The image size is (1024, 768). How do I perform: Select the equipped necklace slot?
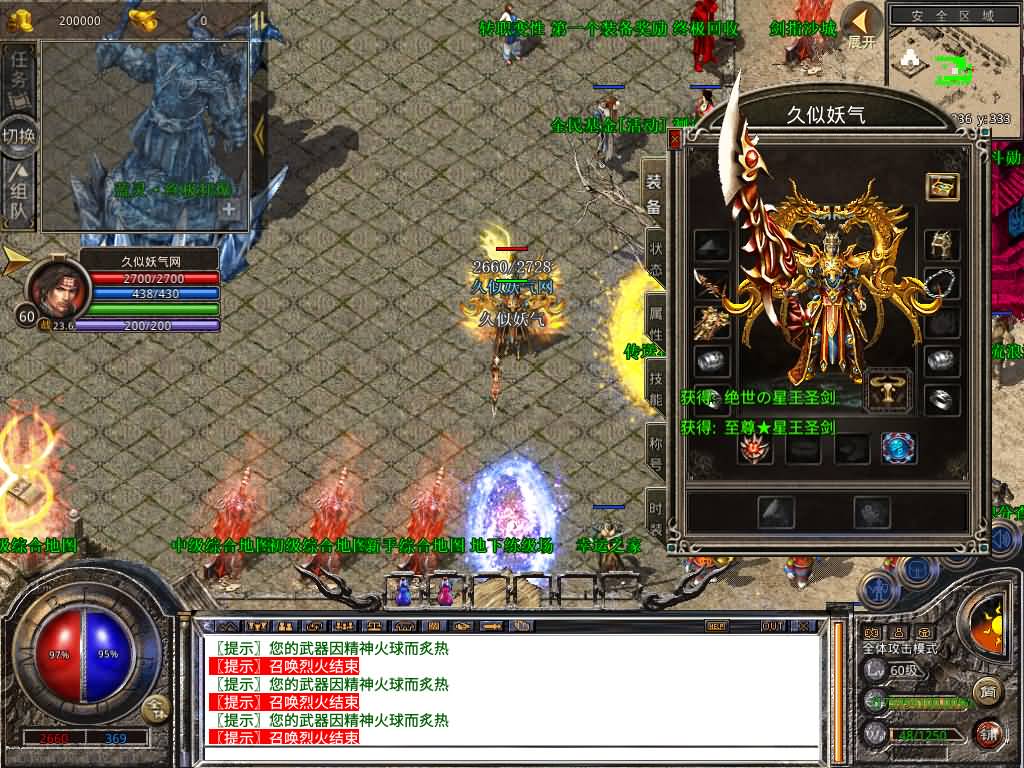point(942,282)
